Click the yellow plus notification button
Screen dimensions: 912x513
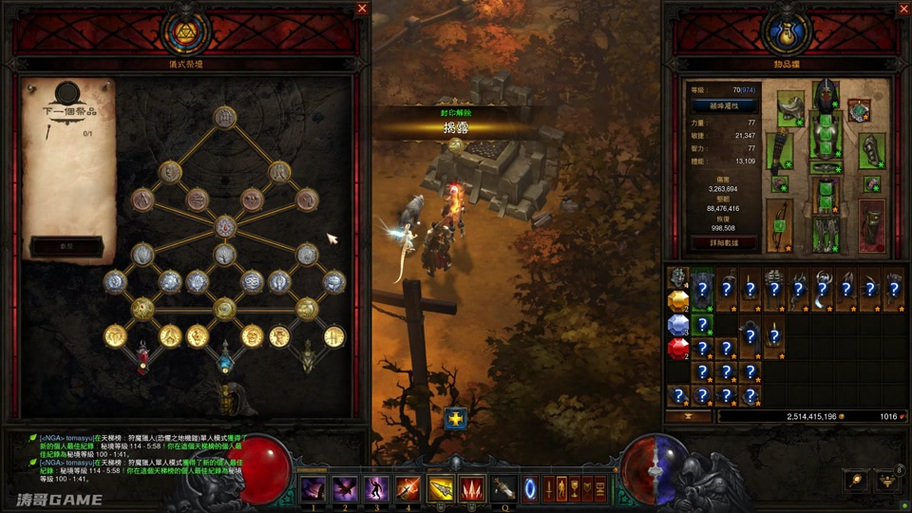tap(456, 418)
